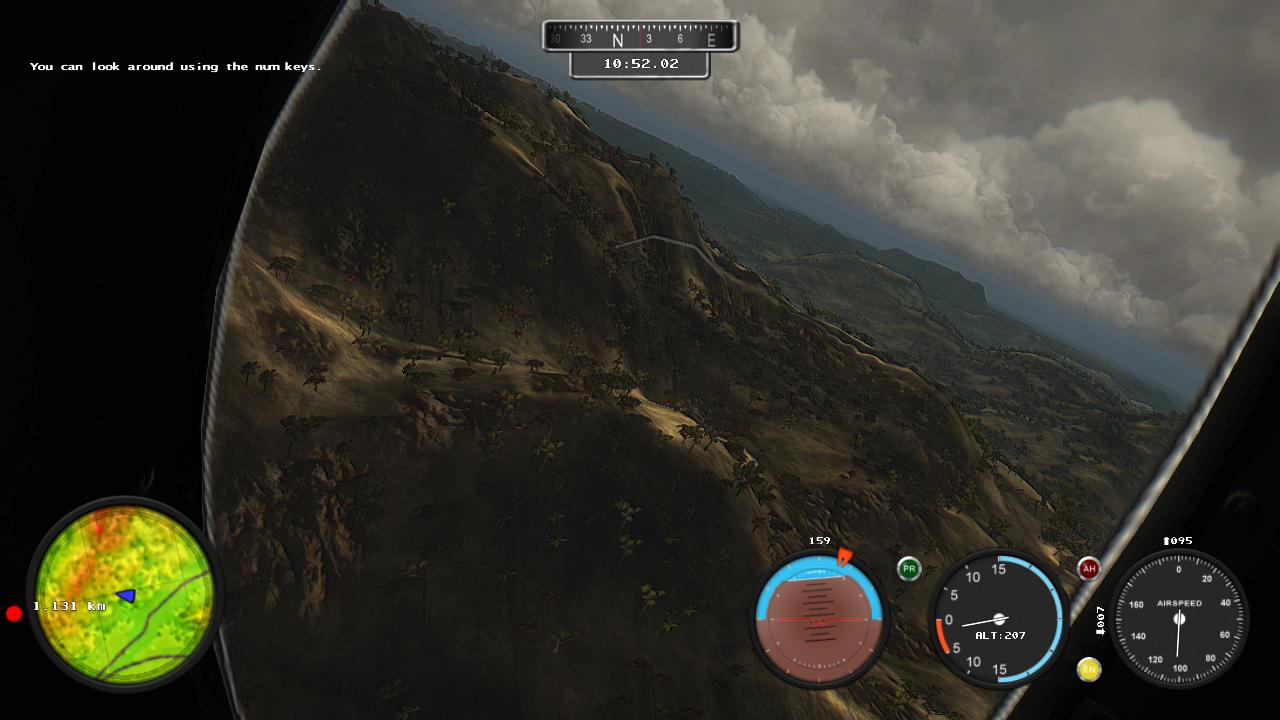The width and height of the screenshot is (1280, 720).
Task: Click the compass heading strip
Action: click(640, 38)
